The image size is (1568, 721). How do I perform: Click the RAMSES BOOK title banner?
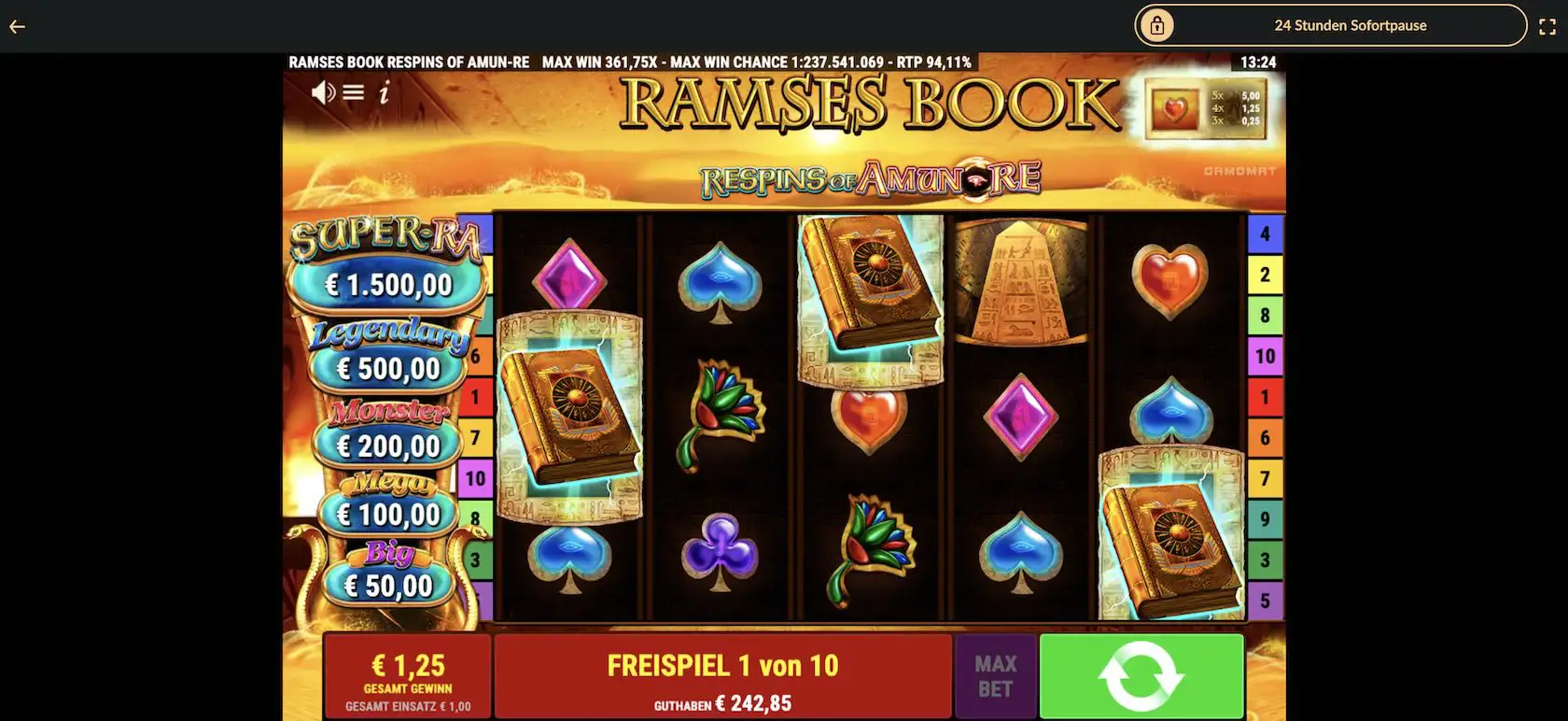point(868,105)
